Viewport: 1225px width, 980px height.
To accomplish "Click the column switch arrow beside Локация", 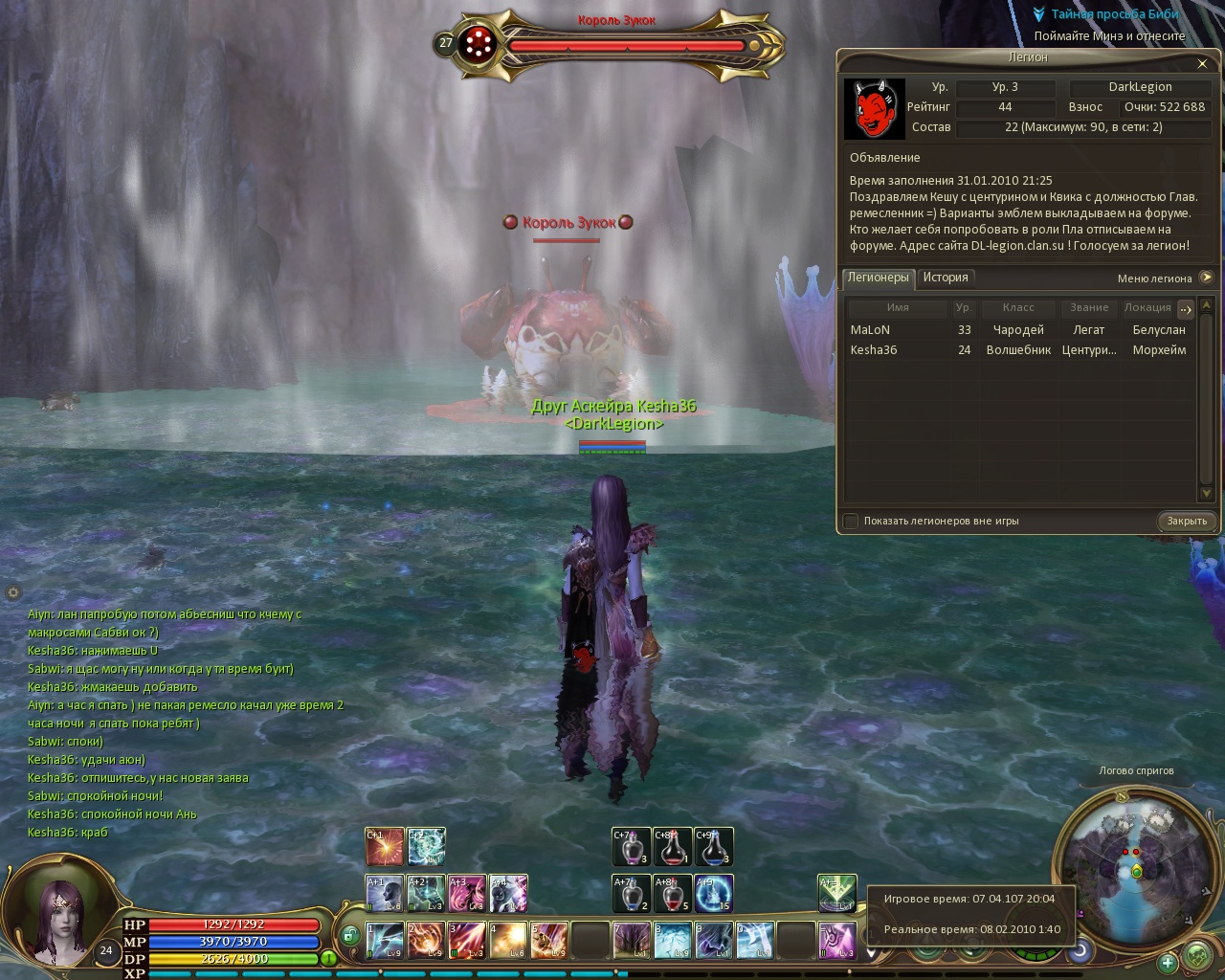I will coord(1185,308).
